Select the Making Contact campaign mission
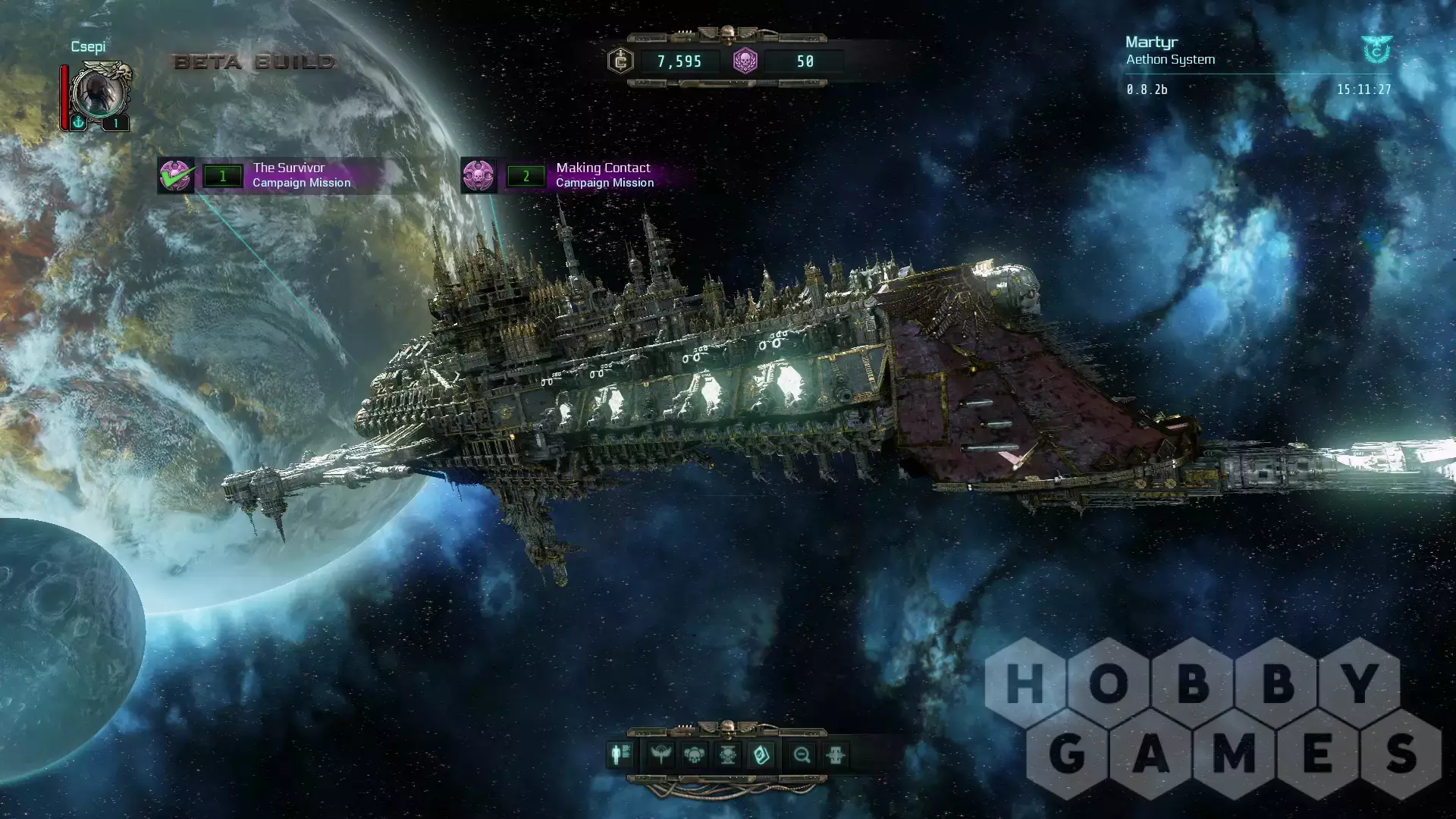Viewport: 1456px width, 819px height. 591,175
